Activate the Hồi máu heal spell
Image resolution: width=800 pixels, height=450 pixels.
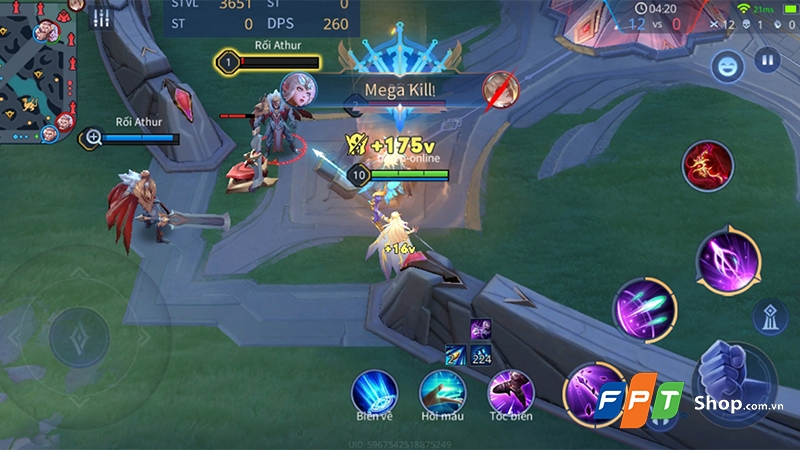442,392
